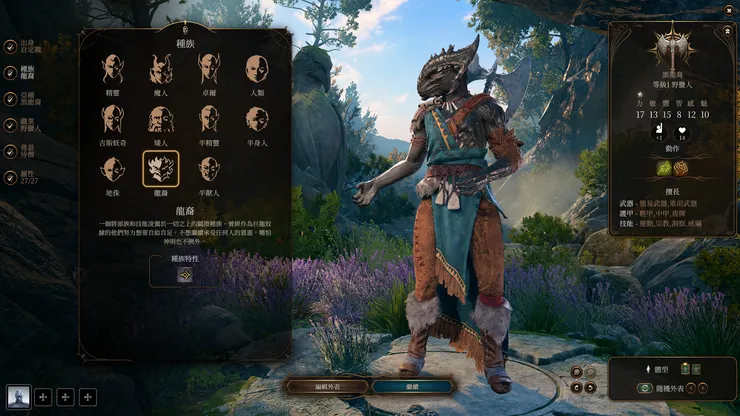Click the highlighted Dragonborn (龍裔) race tile

point(161,168)
